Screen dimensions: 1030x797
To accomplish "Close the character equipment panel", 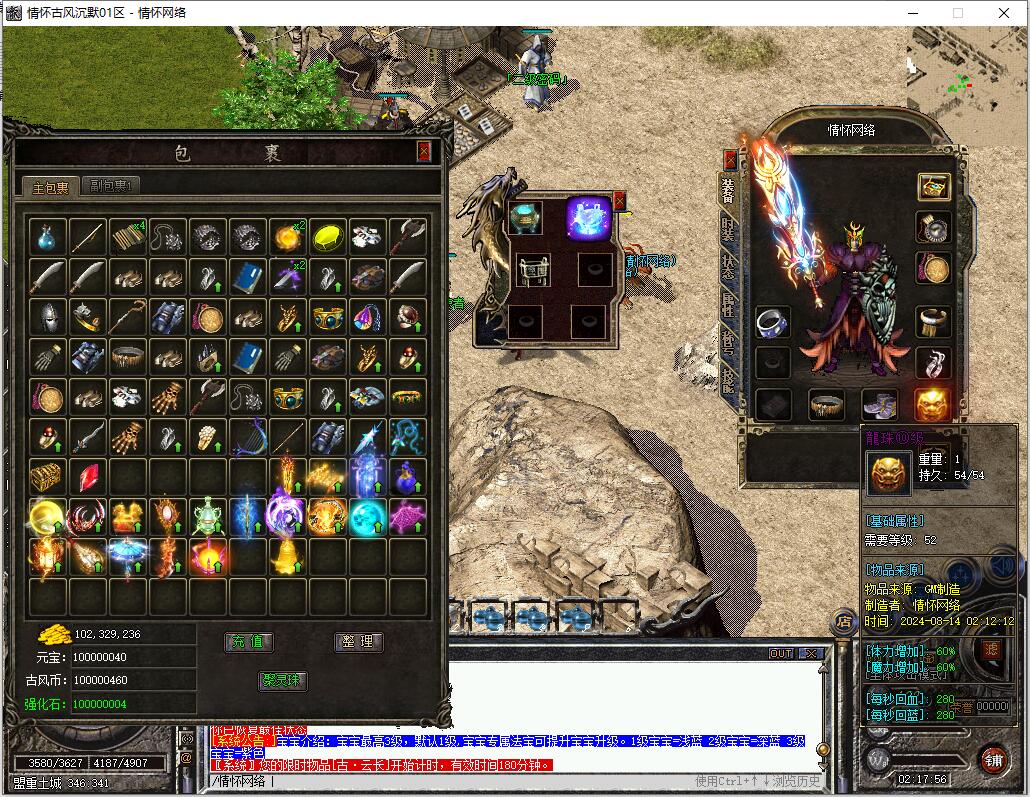I will tap(730, 159).
